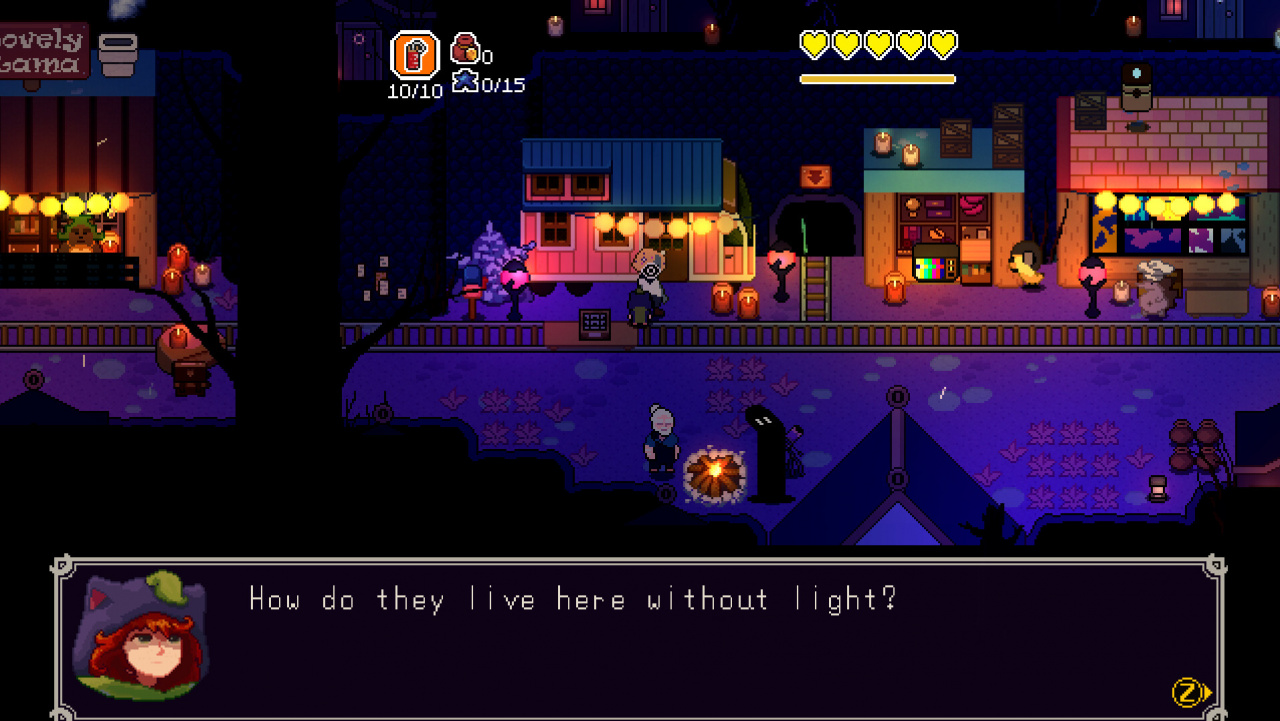Select the orange firecracker item slot
Viewport: 1280px width, 721px height.
click(414, 55)
